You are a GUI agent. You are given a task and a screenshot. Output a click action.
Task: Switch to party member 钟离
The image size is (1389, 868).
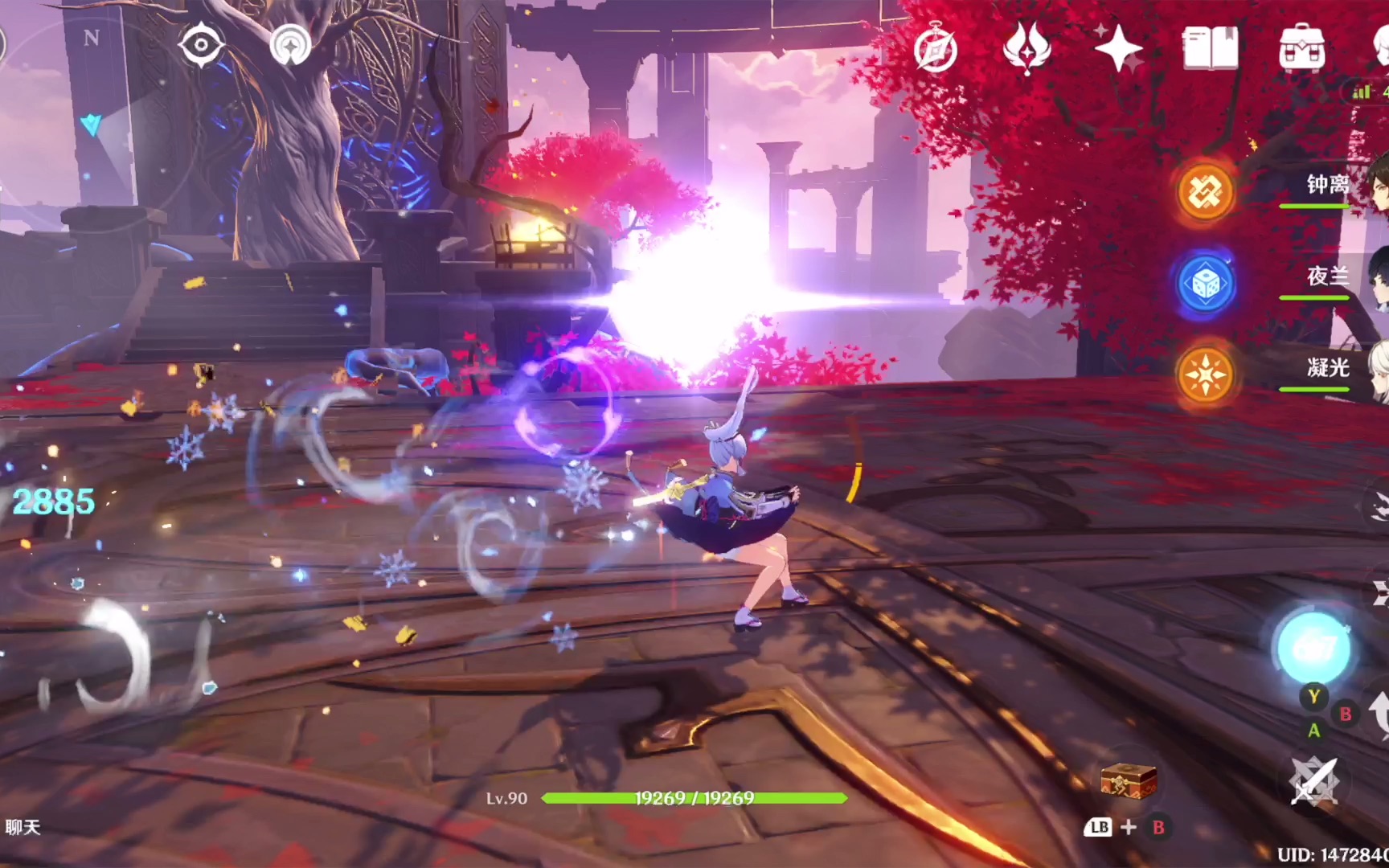tap(1326, 186)
